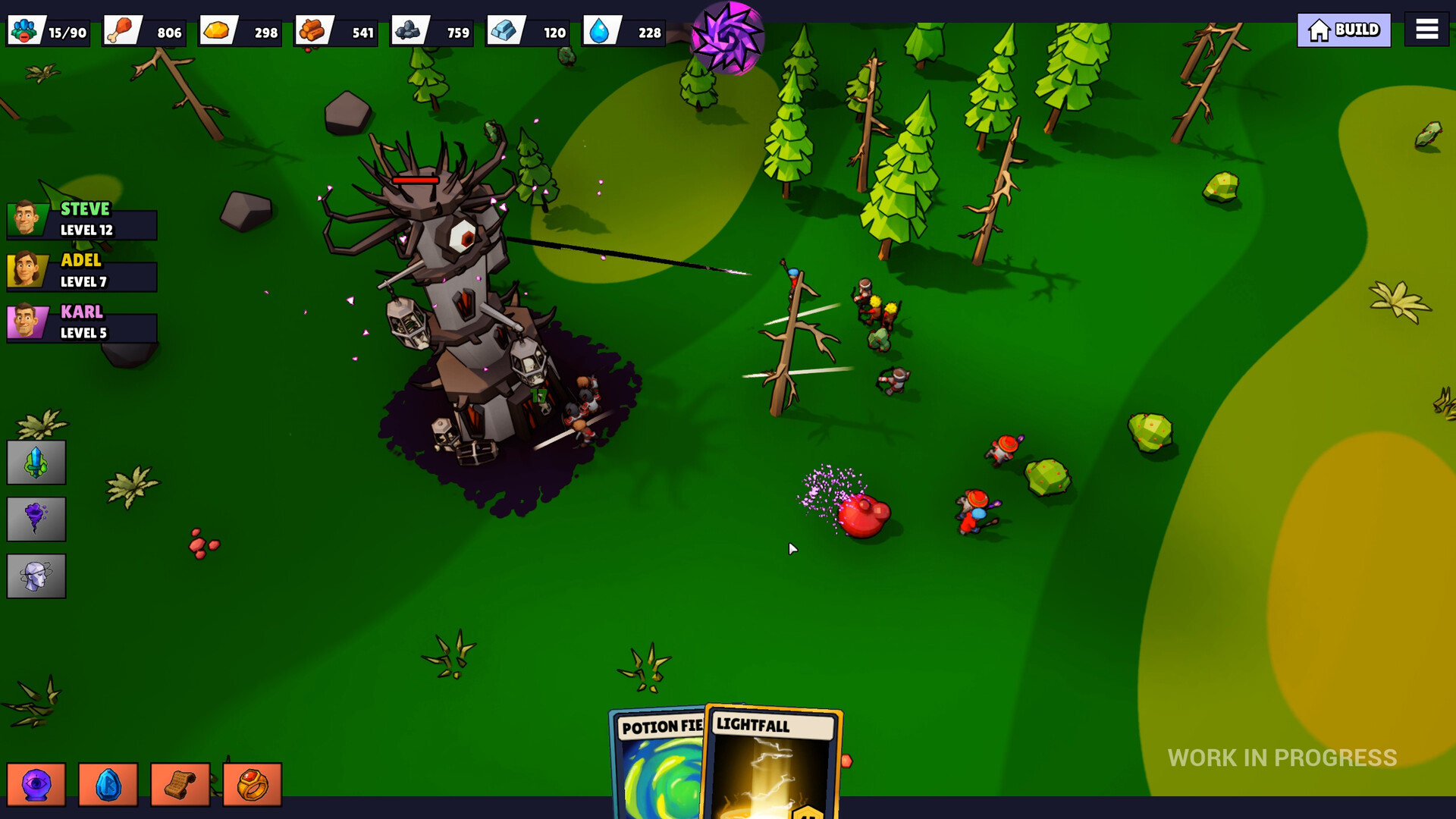Image resolution: width=1456 pixels, height=819 pixels.
Task: Select the blue rune stone icon
Action: point(108,784)
